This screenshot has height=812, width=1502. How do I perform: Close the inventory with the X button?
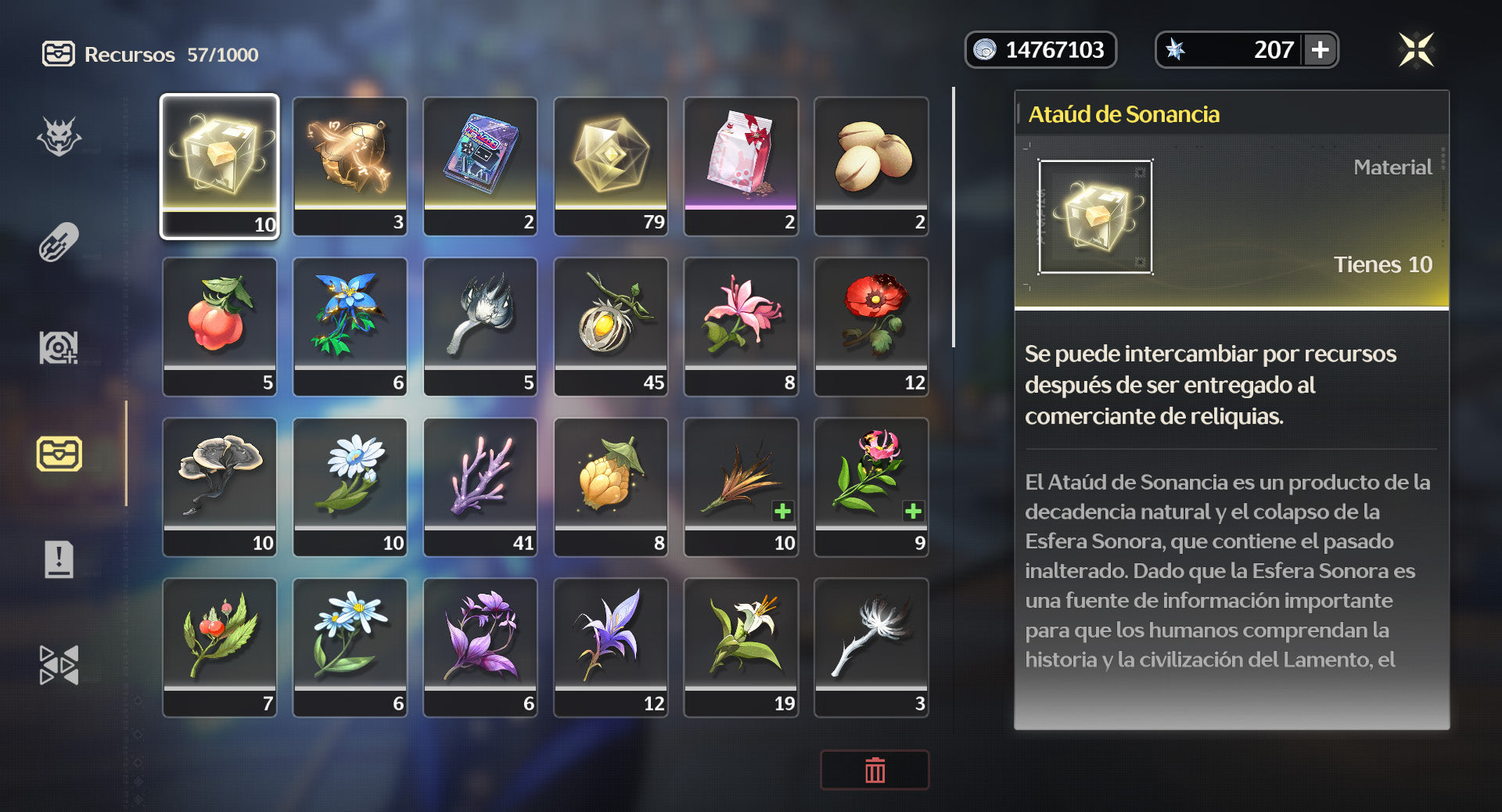pyautogui.click(x=1416, y=50)
